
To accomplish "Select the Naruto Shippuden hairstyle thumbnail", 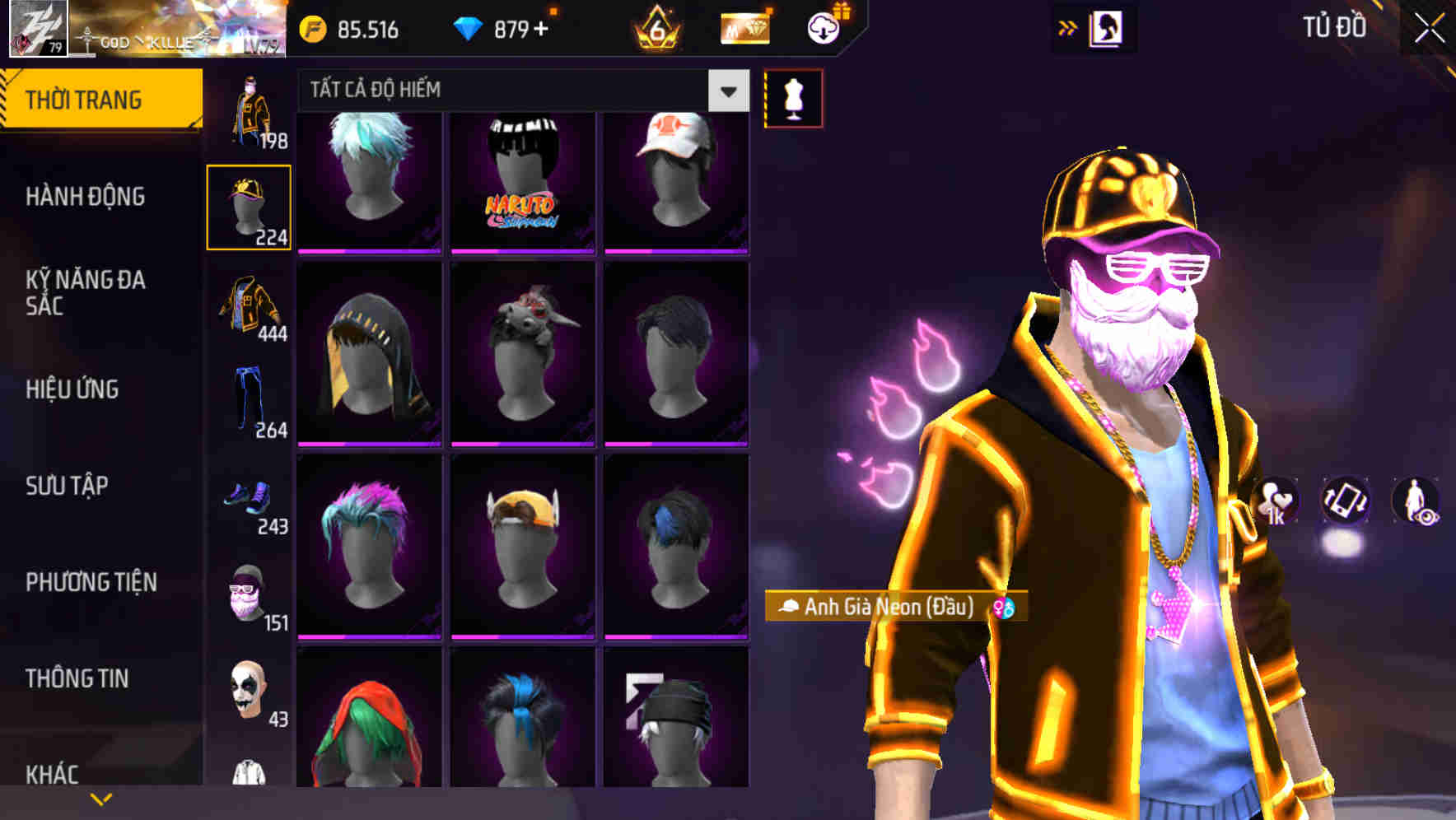I will point(521,179).
